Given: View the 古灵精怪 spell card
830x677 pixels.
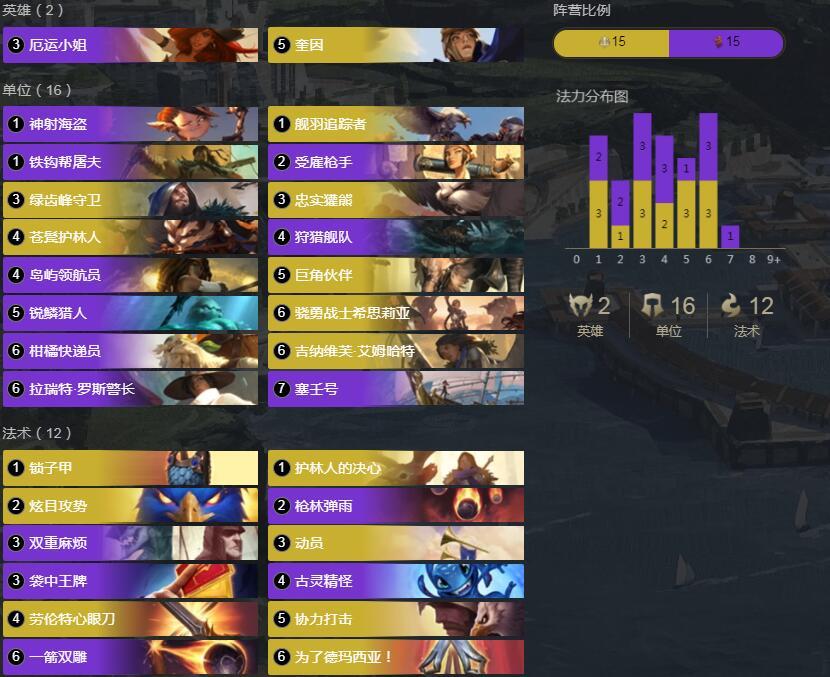Looking at the screenshot, I should pyautogui.click(x=395, y=581).
